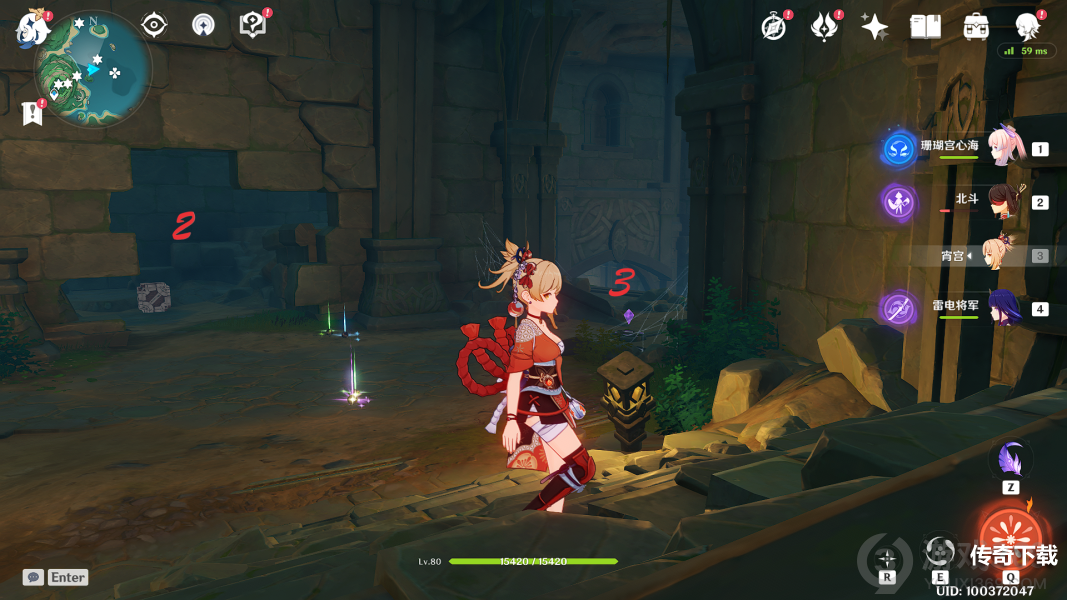Open the character head icon in top bar

click(x=1027, y=26)
